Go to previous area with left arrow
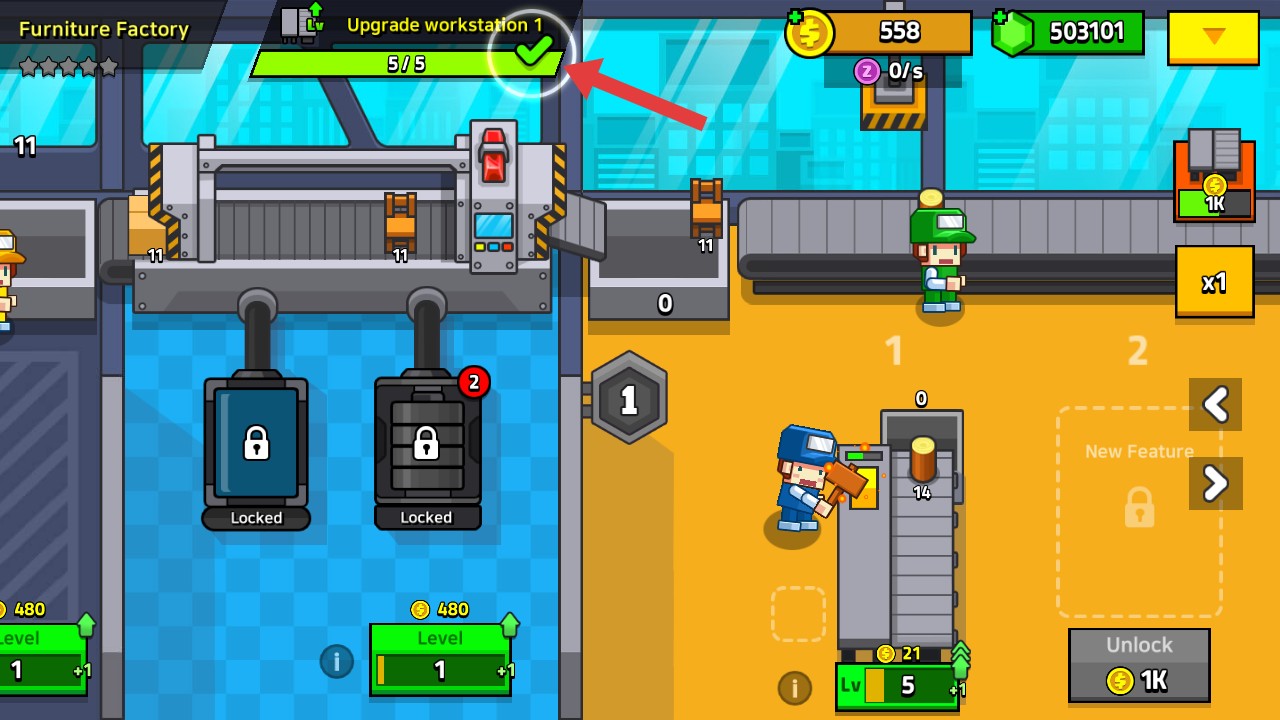The width and height of the screenshot is (1280, 720). [x=1215, y=404]
